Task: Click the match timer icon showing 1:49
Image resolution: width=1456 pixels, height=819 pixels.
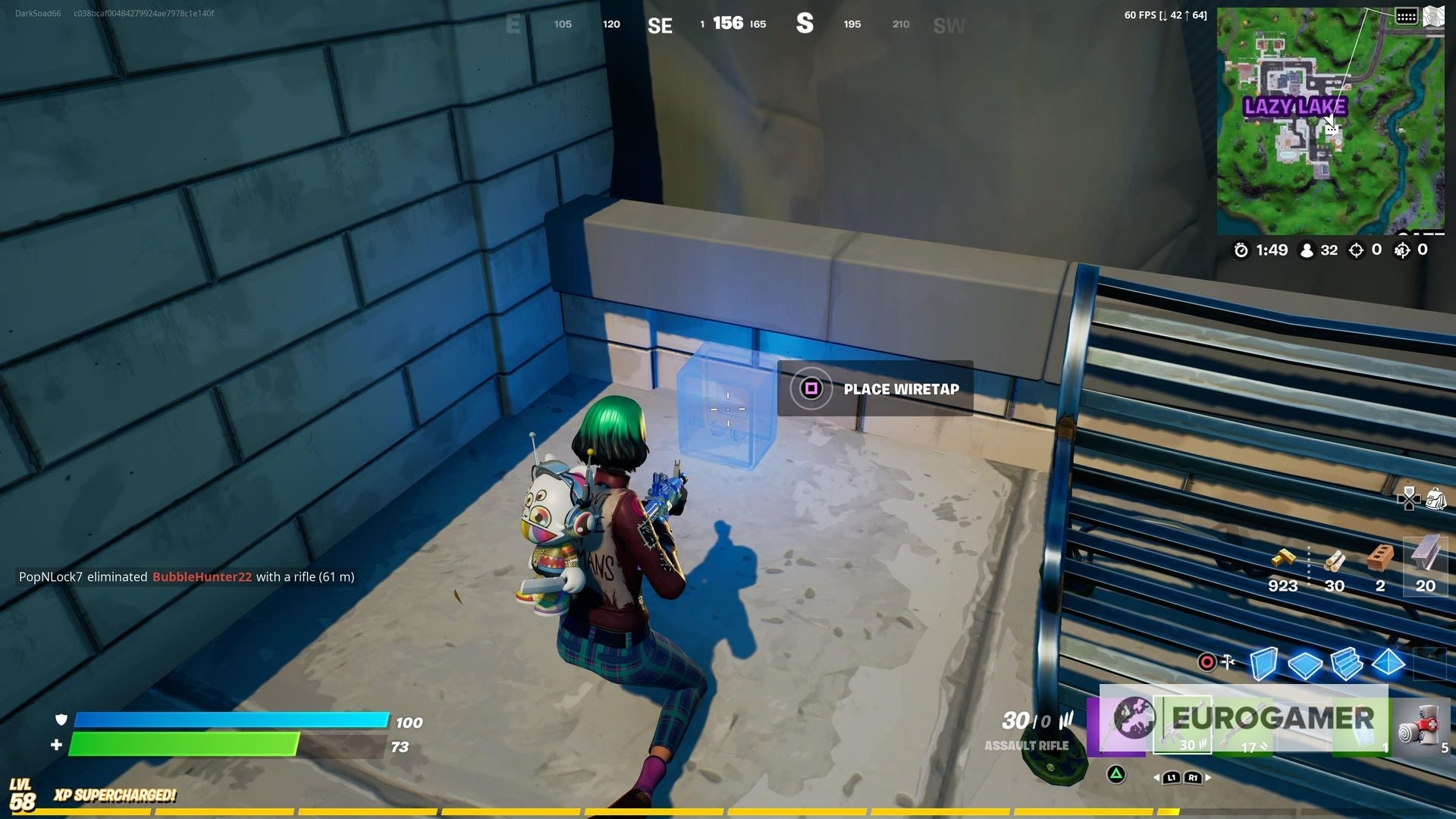Action: [x=1242, y=250]
